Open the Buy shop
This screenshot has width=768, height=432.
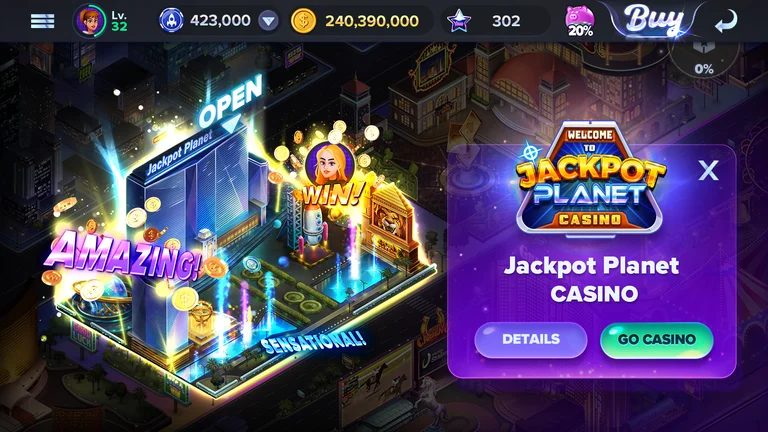click(x=654, y=19)
